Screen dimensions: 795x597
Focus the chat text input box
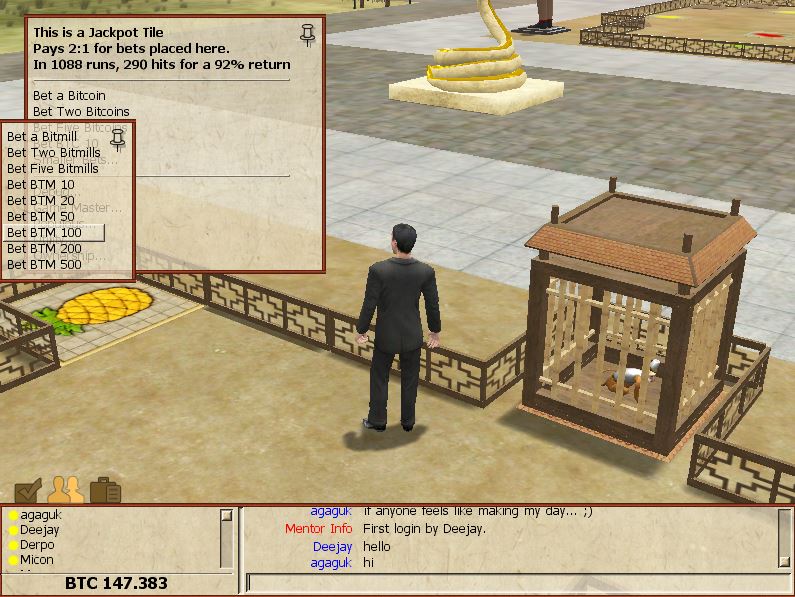click(x=515, y=582)
